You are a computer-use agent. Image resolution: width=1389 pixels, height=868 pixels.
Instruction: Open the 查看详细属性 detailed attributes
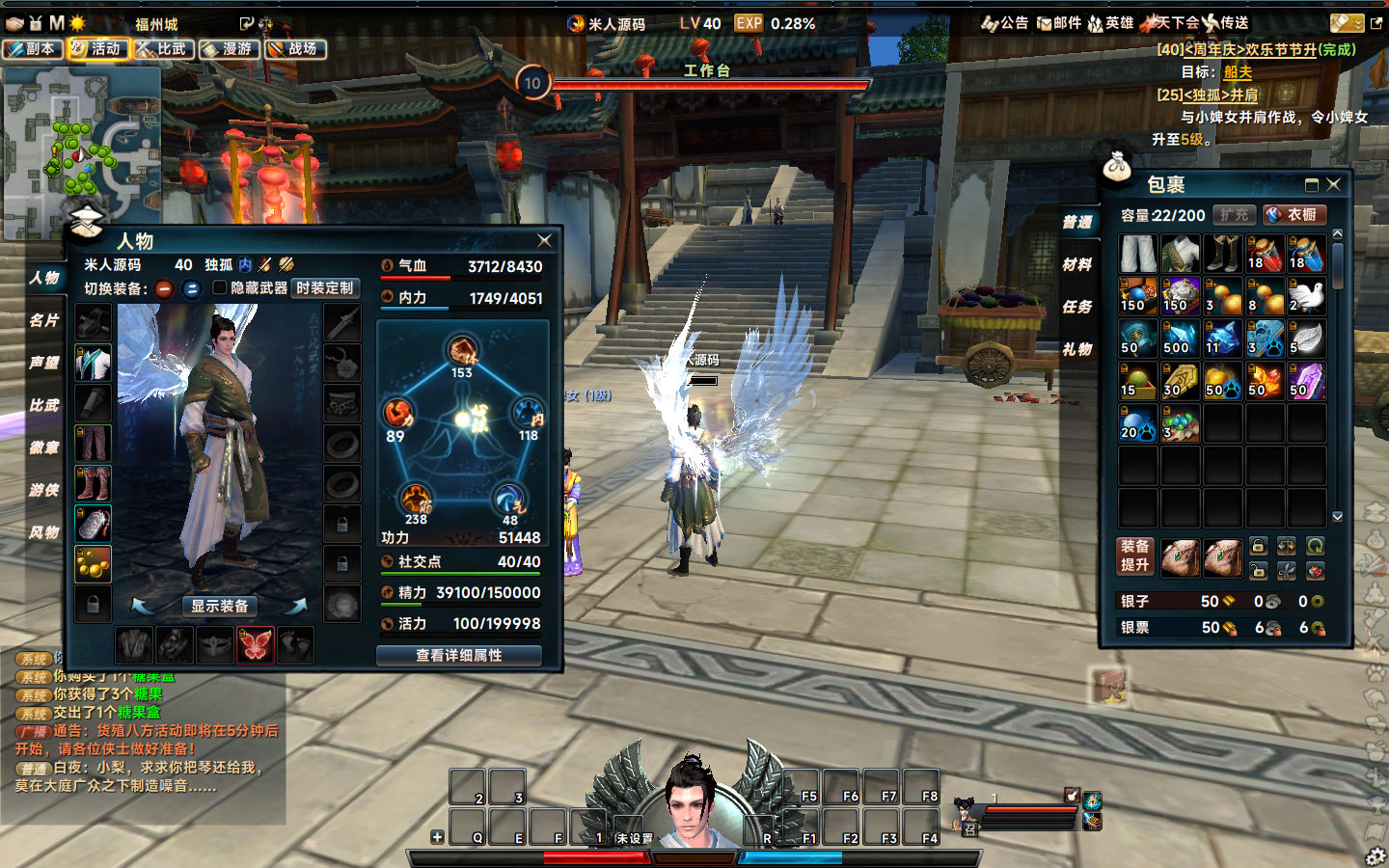click(458, 655)
